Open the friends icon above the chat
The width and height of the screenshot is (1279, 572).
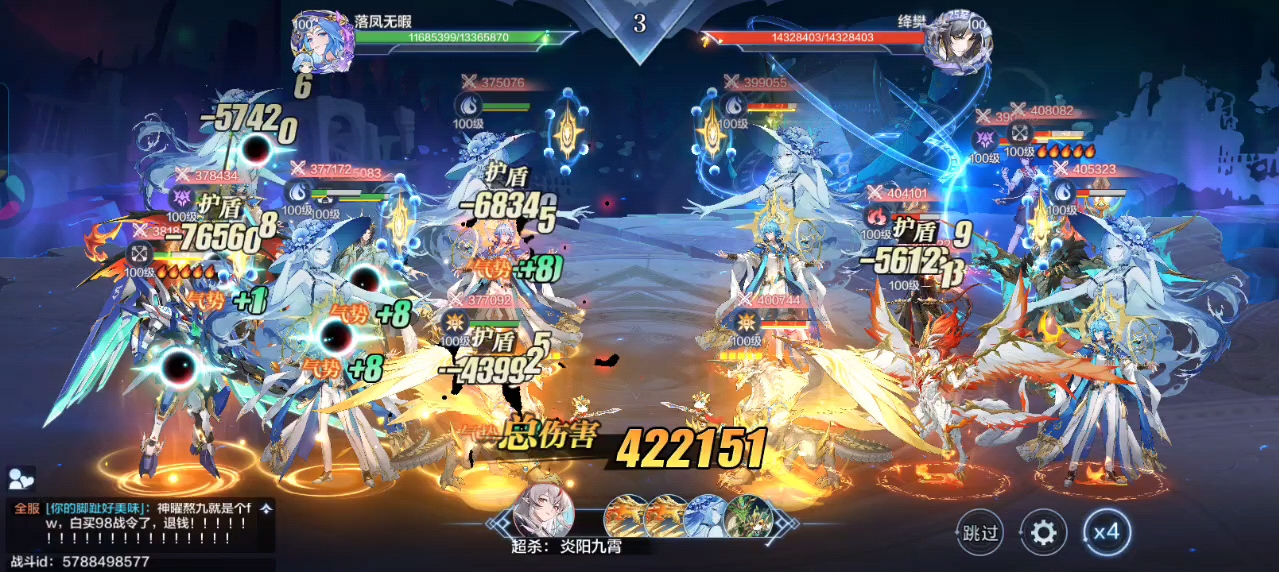click(x=21, y=479)
